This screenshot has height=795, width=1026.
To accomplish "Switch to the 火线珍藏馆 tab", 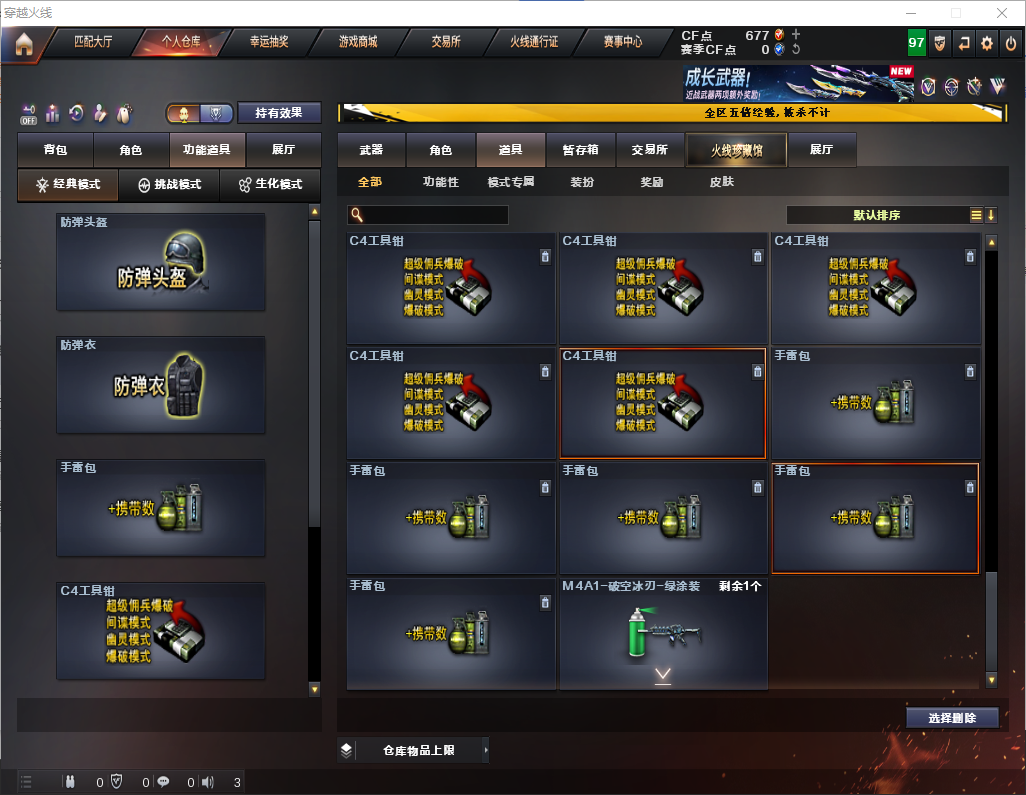I will (x=735, y=150).
